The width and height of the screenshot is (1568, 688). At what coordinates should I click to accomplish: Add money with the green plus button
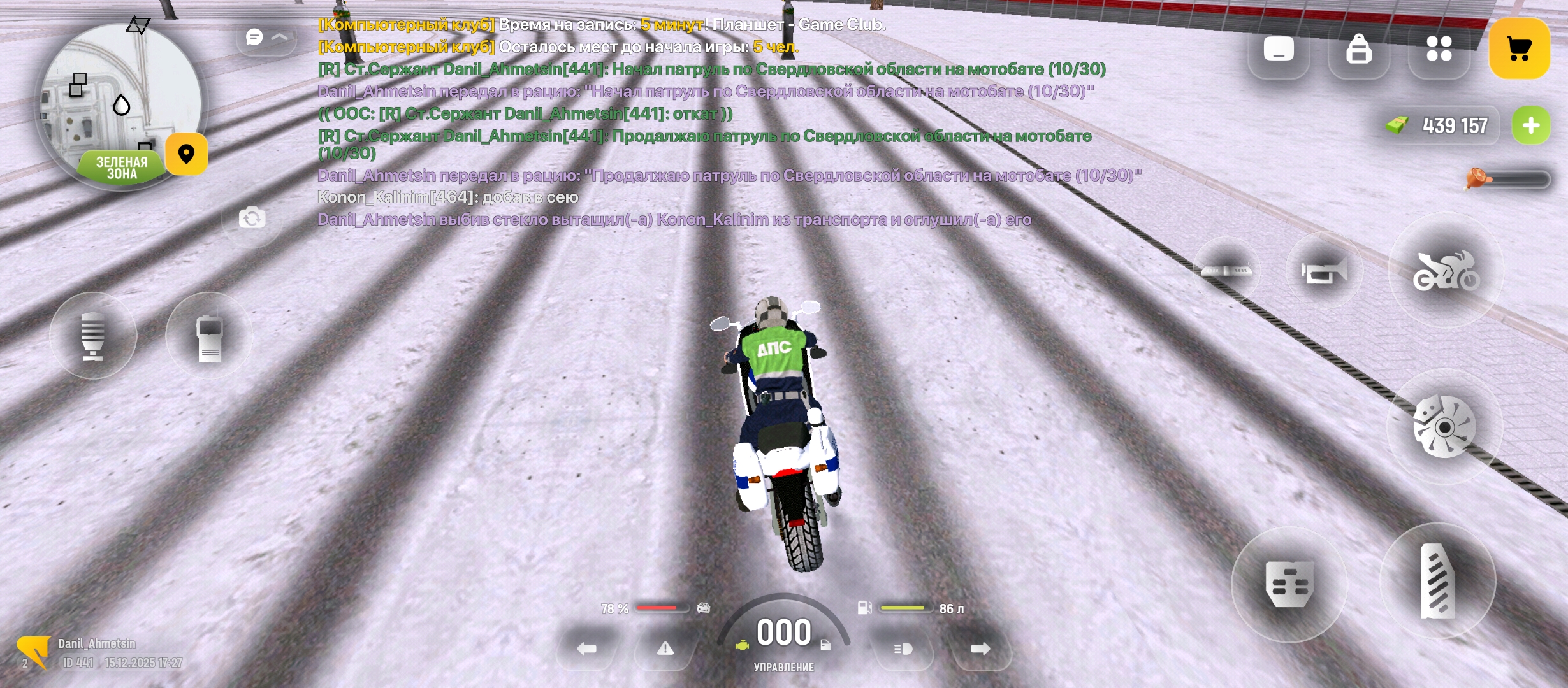tap(1531, 125)
